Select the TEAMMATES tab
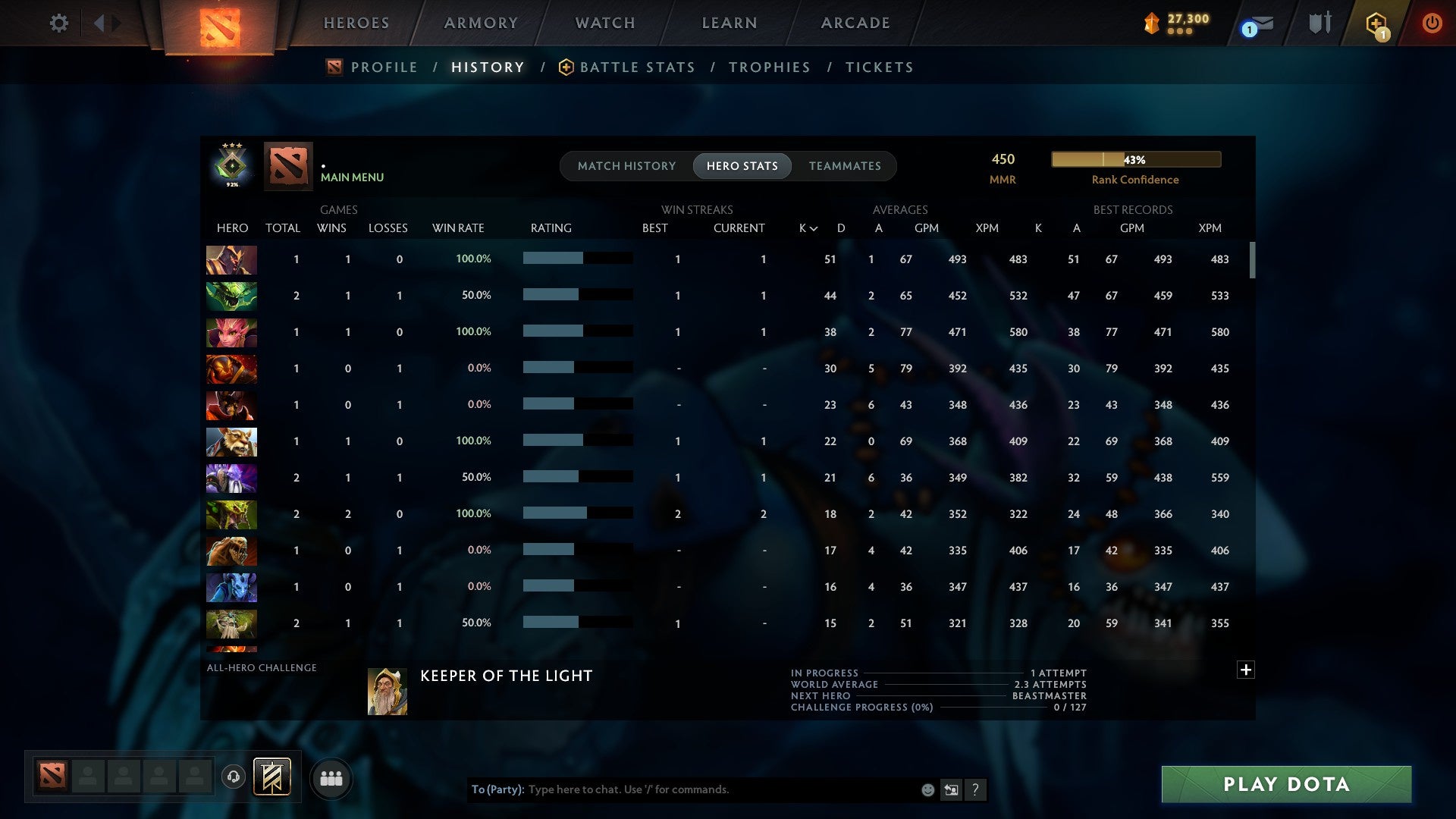This screenshot has height=819, width=1456. pyautogui.click(x=845, y=165)
